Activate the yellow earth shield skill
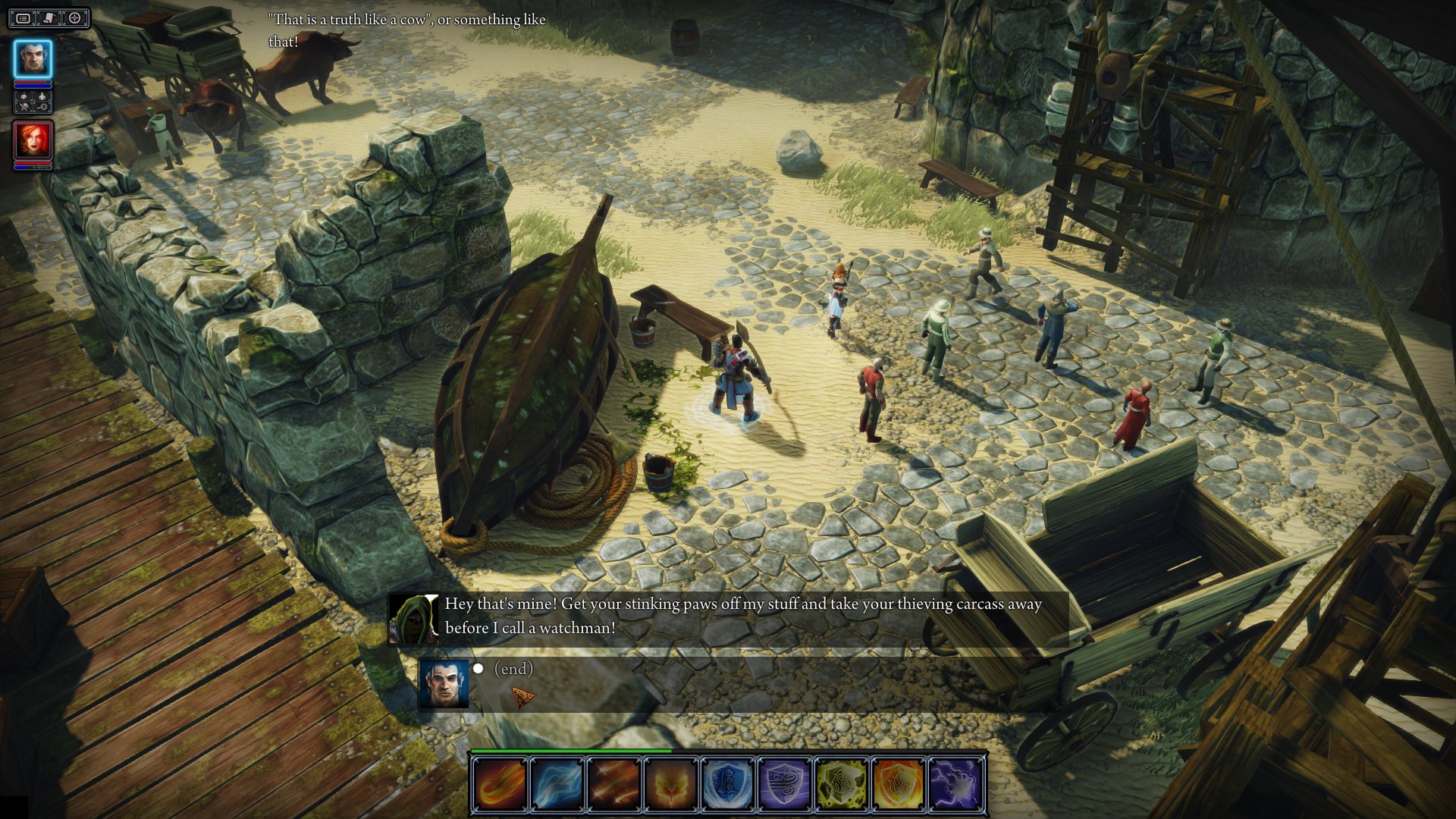1456x819 pixels. [x=842, y=783]
